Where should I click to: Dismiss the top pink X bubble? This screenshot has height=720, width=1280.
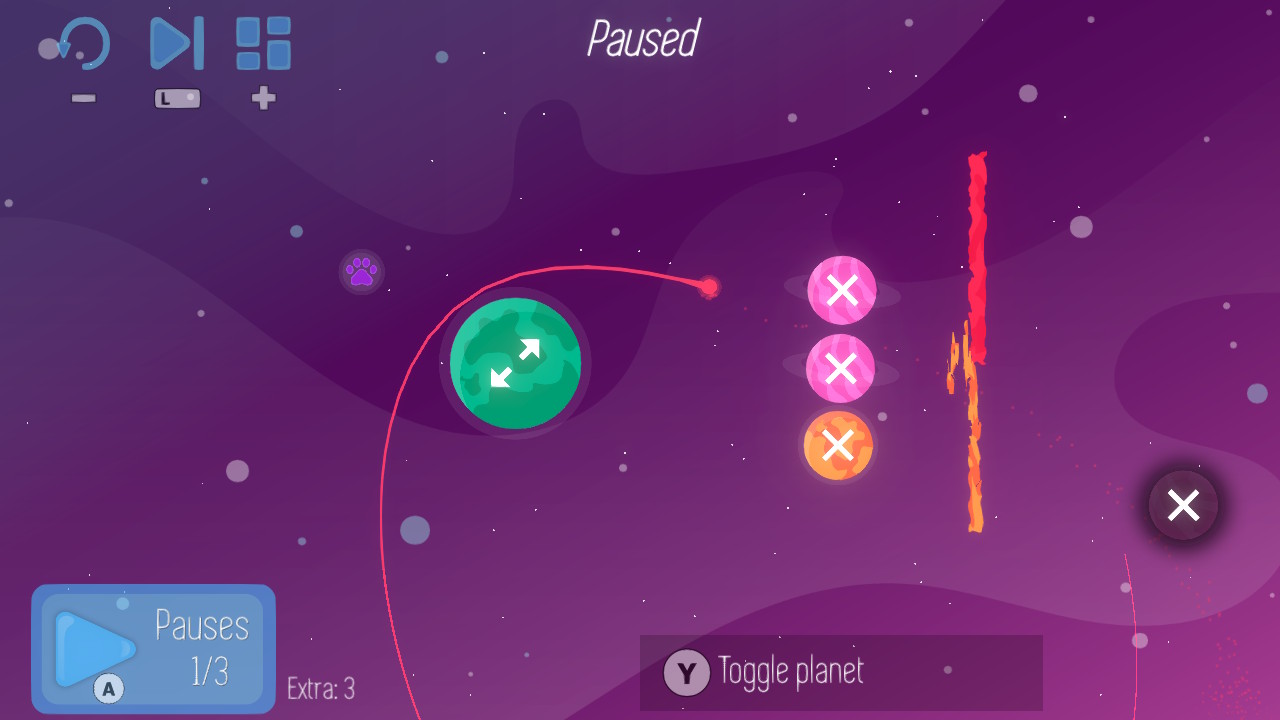click(841, 290)
